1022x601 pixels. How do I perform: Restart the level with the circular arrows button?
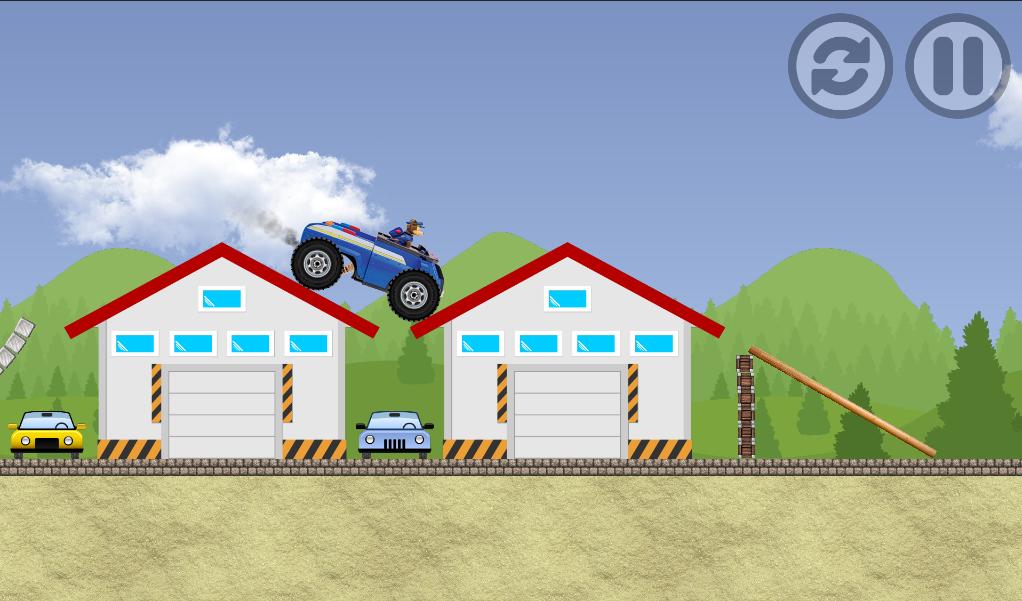(840, 66)
